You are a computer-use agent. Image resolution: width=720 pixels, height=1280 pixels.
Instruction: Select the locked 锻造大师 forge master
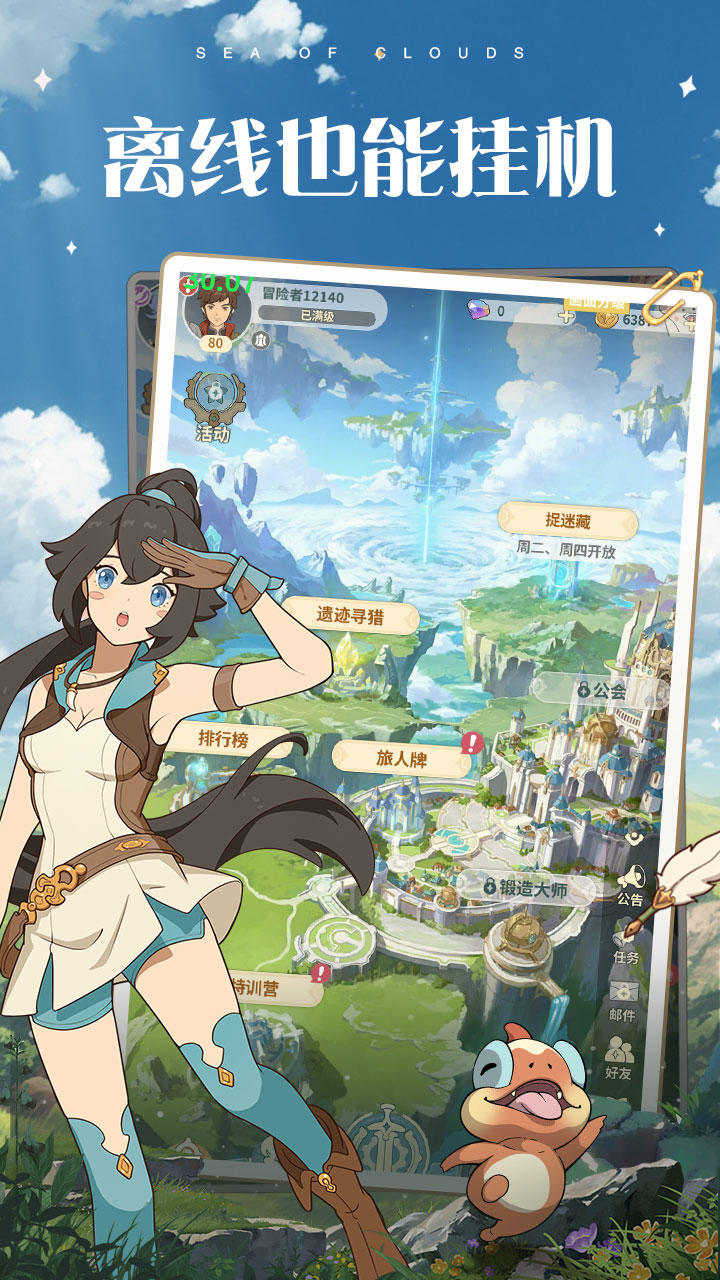pyautogui.click(x=525, y=886)
